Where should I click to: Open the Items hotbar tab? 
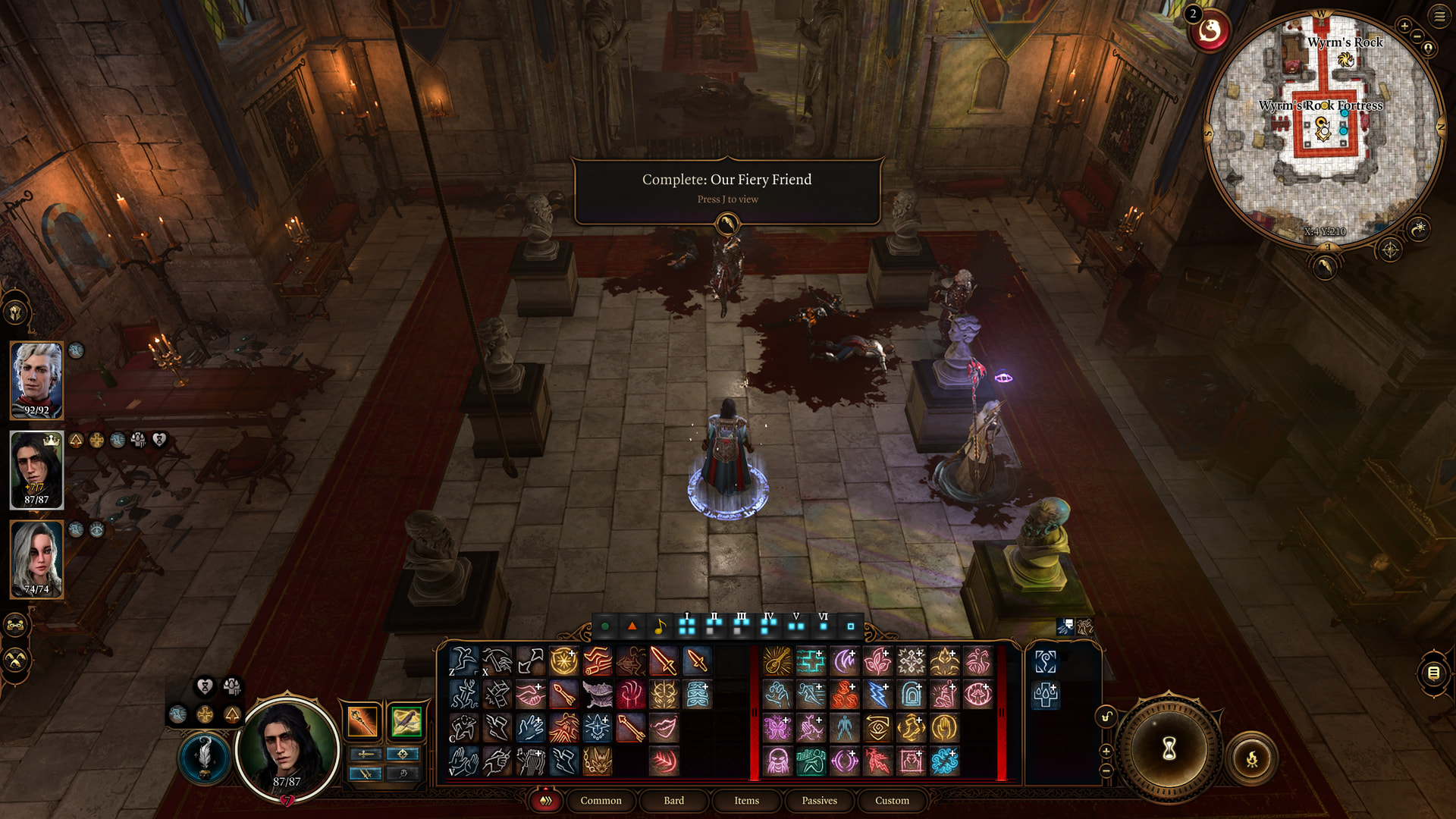pyautogui.click(x=746, y=800)
